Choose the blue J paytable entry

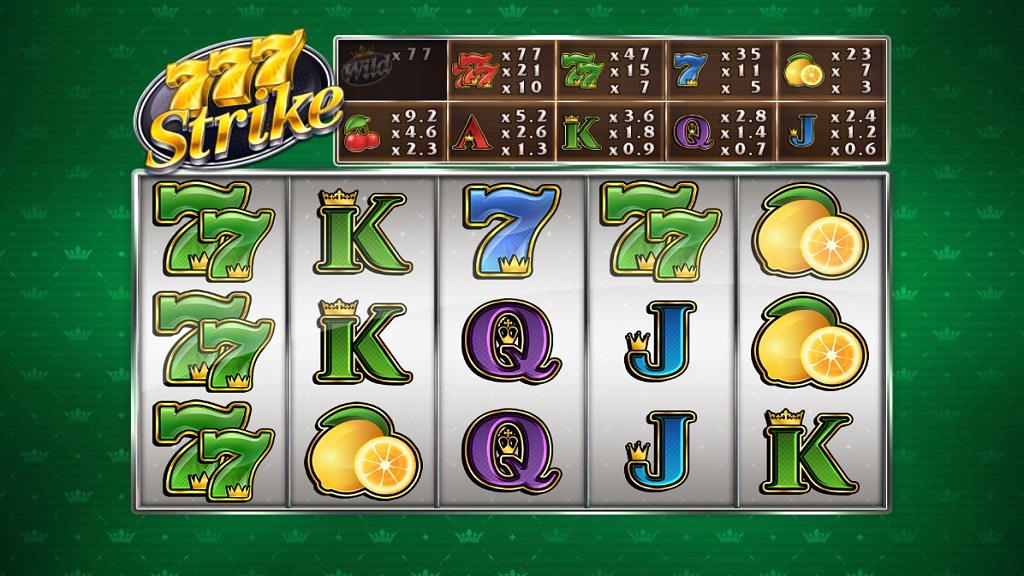[x=831, y=132]
